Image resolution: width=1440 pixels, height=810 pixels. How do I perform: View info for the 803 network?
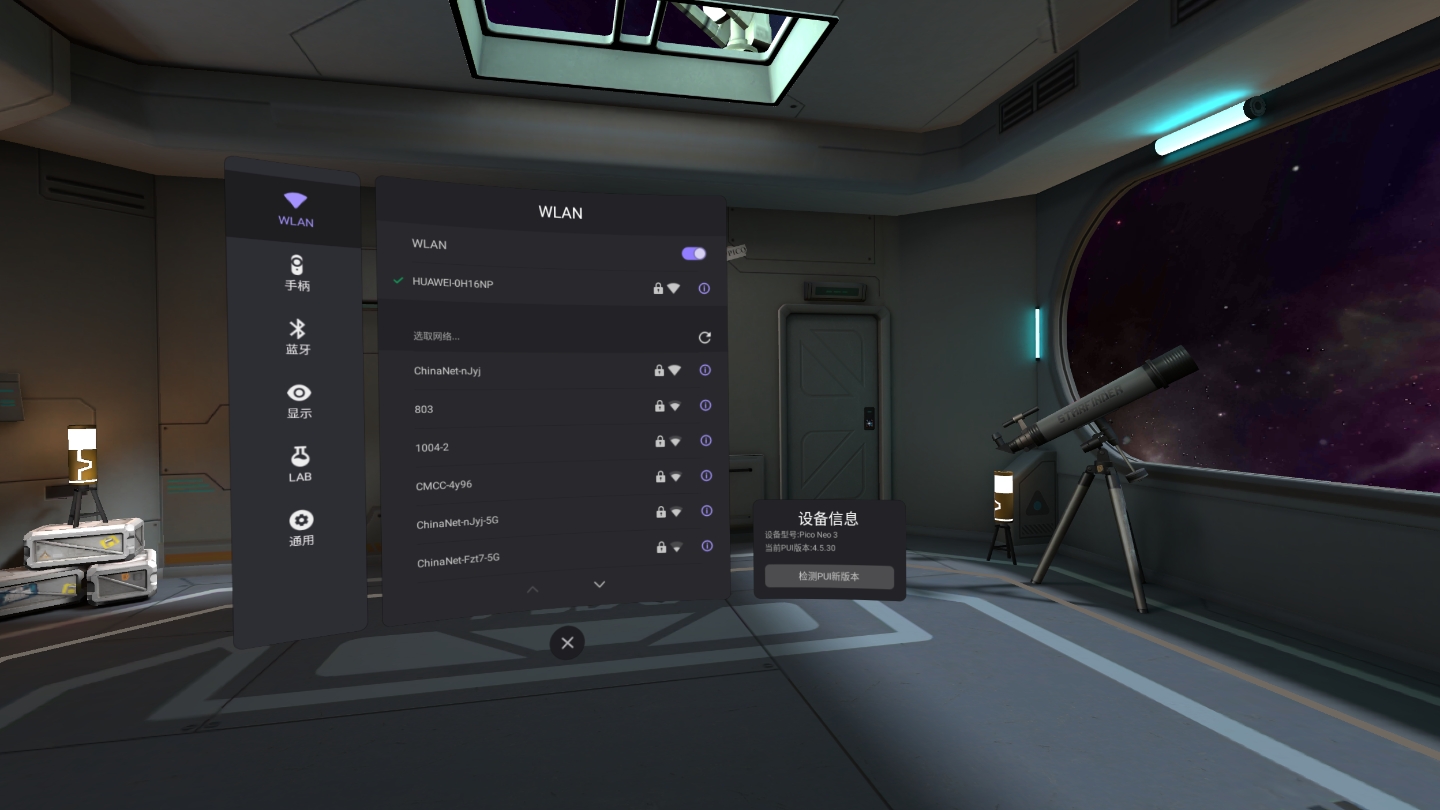pos(706,405)
